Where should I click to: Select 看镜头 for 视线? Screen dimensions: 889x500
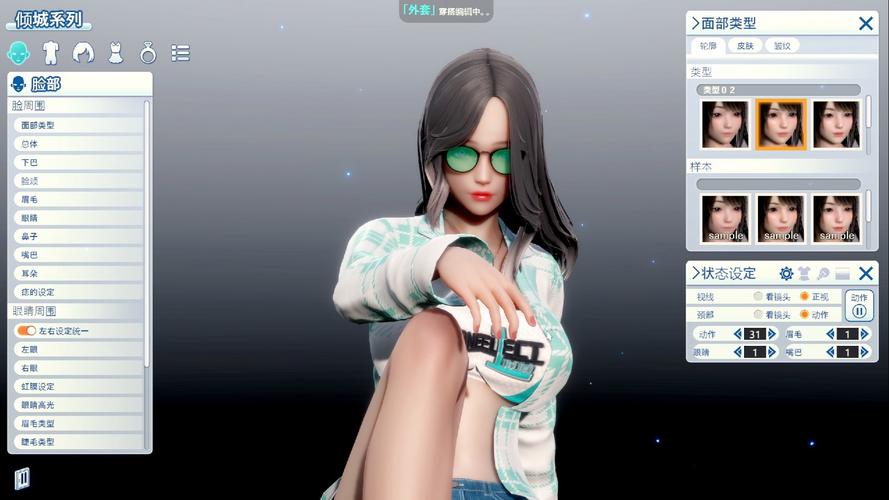point(758,297)
